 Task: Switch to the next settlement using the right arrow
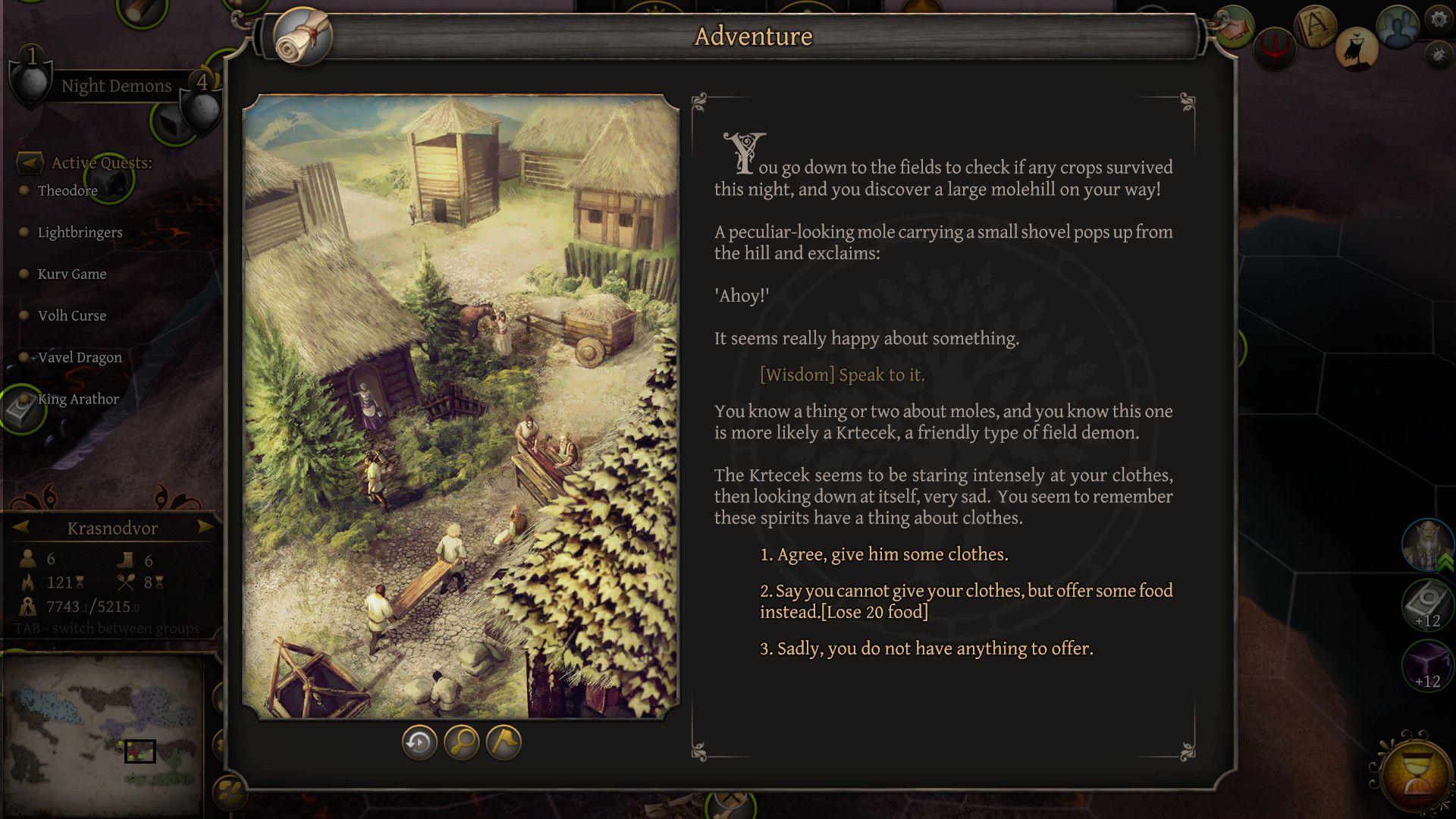(206, 528)
